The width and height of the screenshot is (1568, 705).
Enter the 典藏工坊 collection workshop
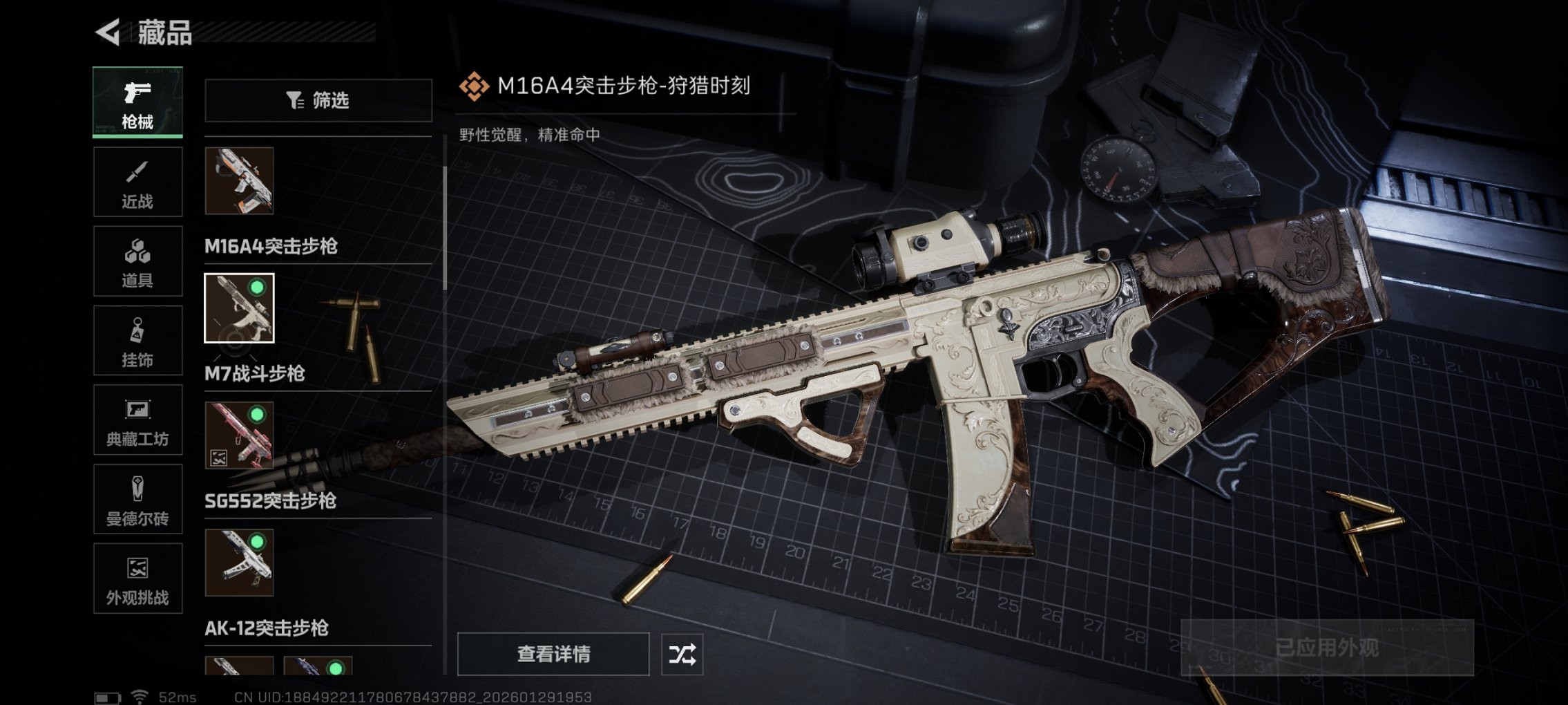137,420
